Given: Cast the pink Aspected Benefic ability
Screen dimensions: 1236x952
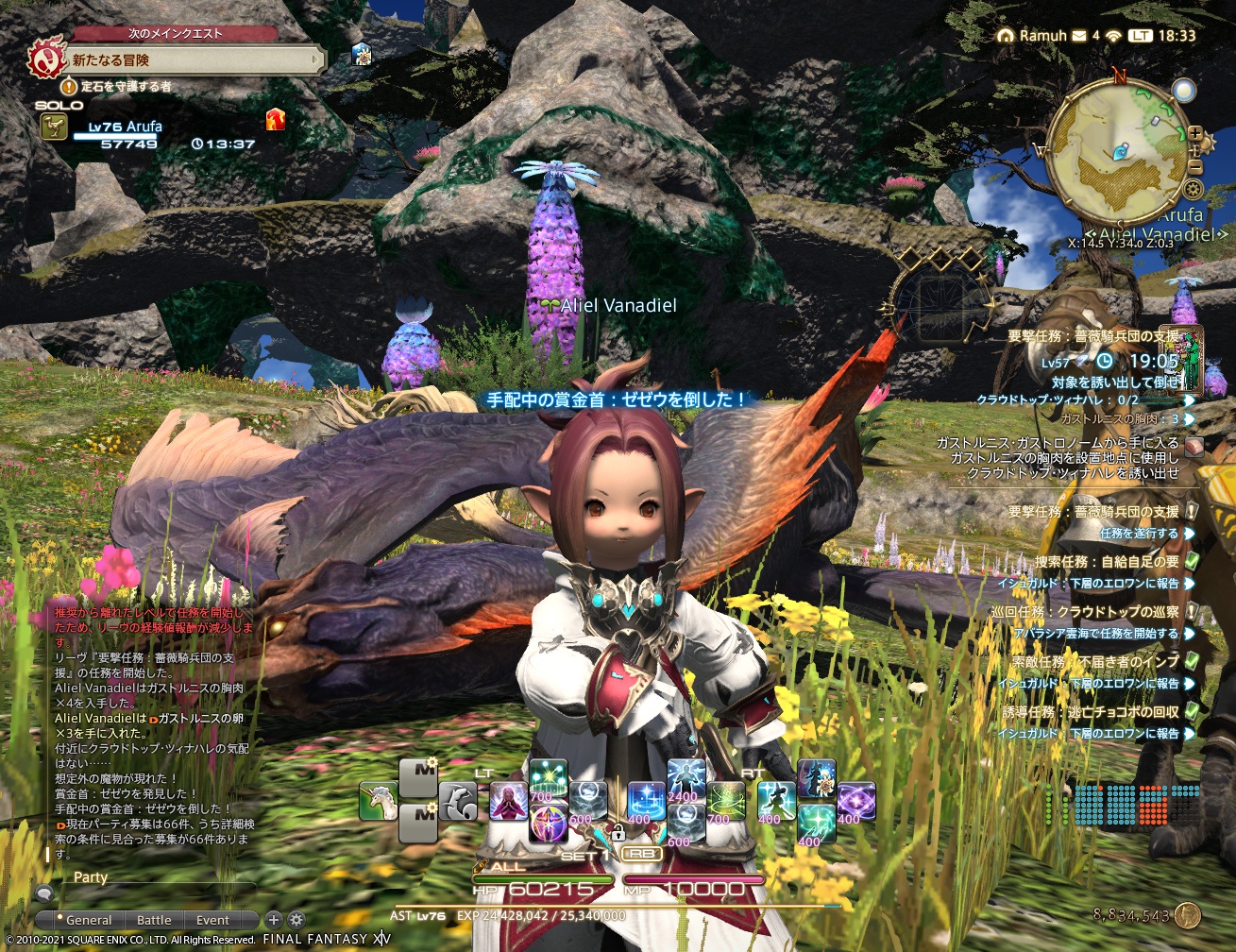Looking at the screenshot, I should pyautogui.click(x=509, y=799).
